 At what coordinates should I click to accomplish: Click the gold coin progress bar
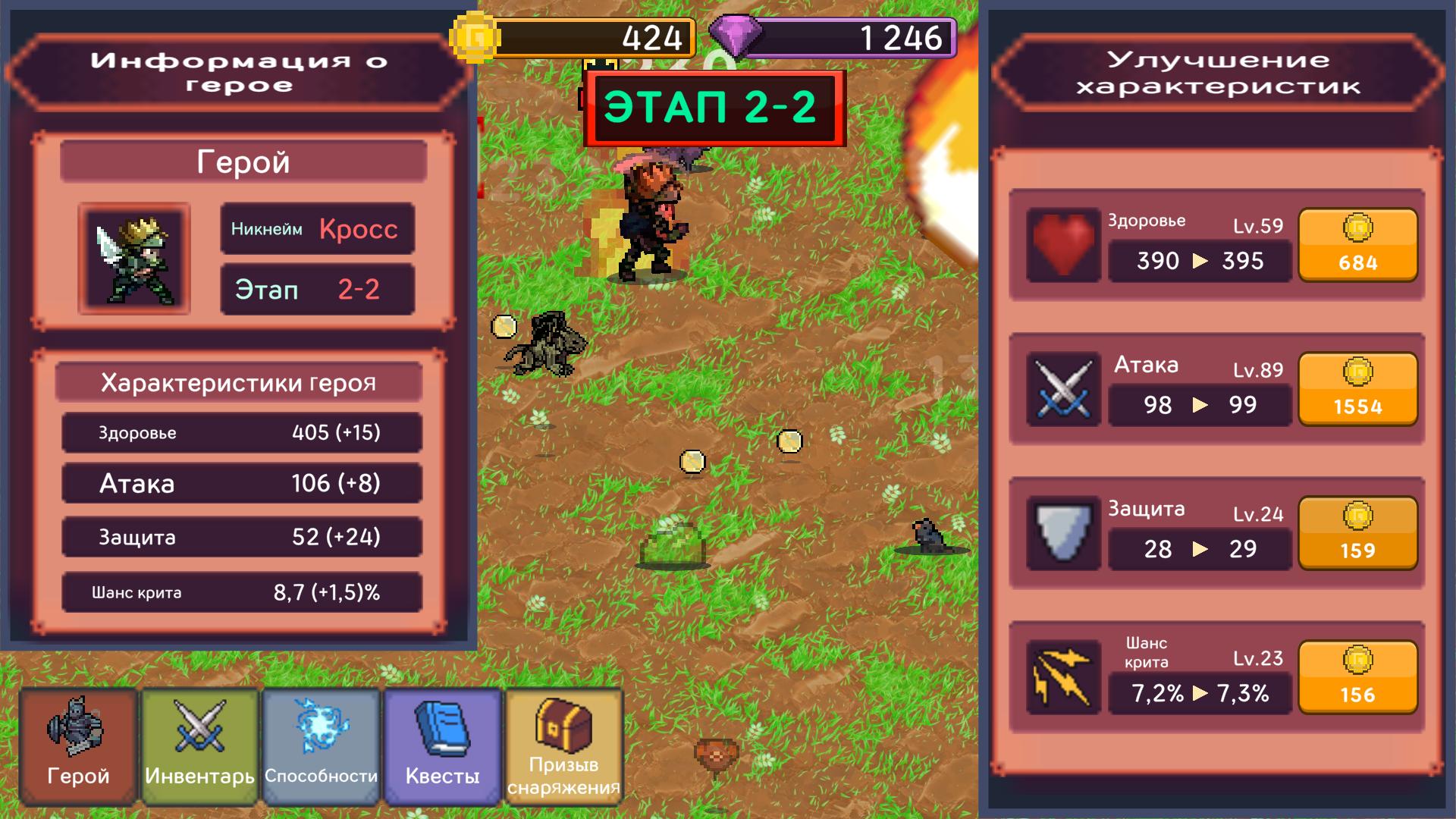tap(599, 36)
